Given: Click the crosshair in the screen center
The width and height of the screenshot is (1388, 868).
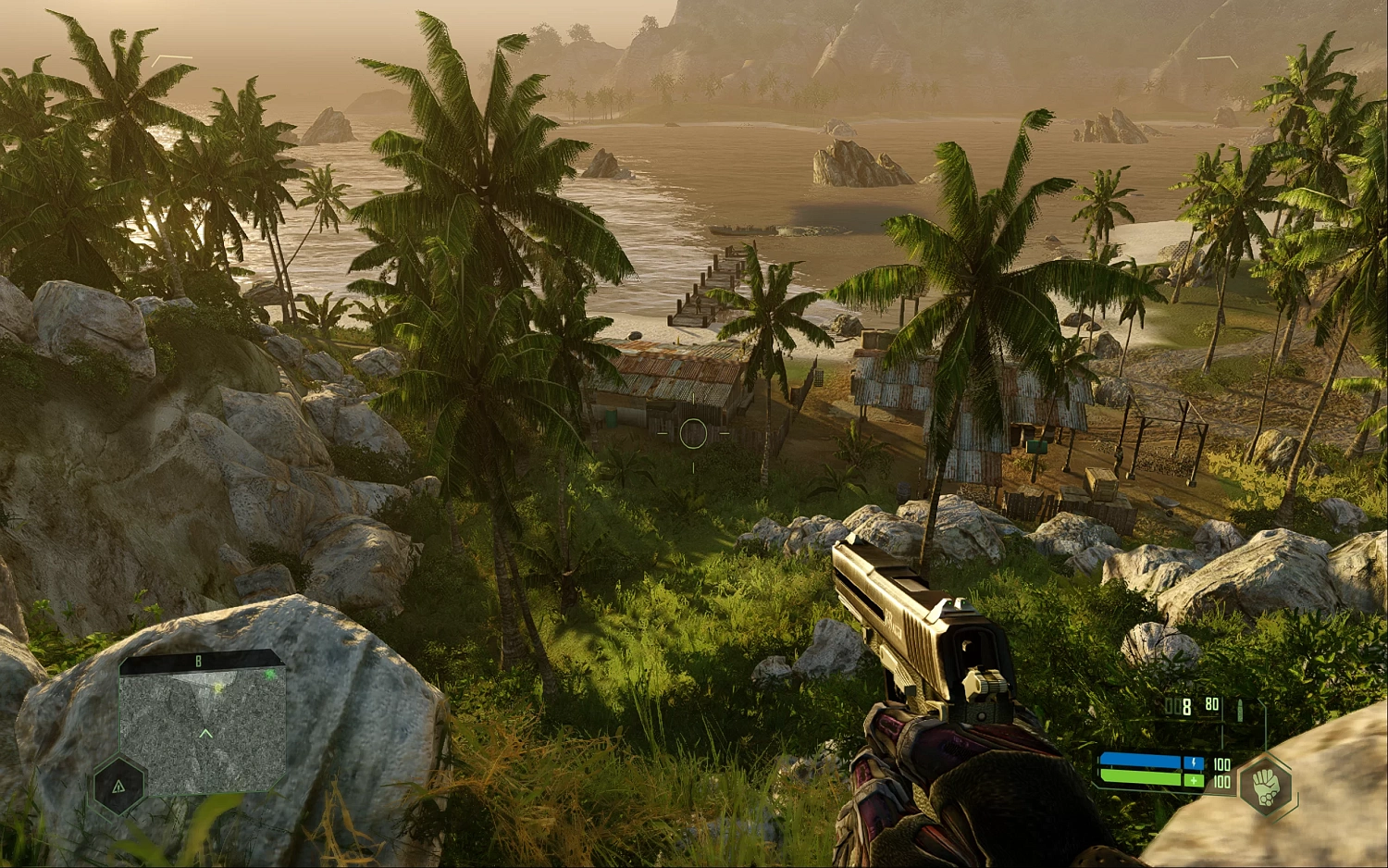Looking at the screenshot, I should [x=692, y=431].
